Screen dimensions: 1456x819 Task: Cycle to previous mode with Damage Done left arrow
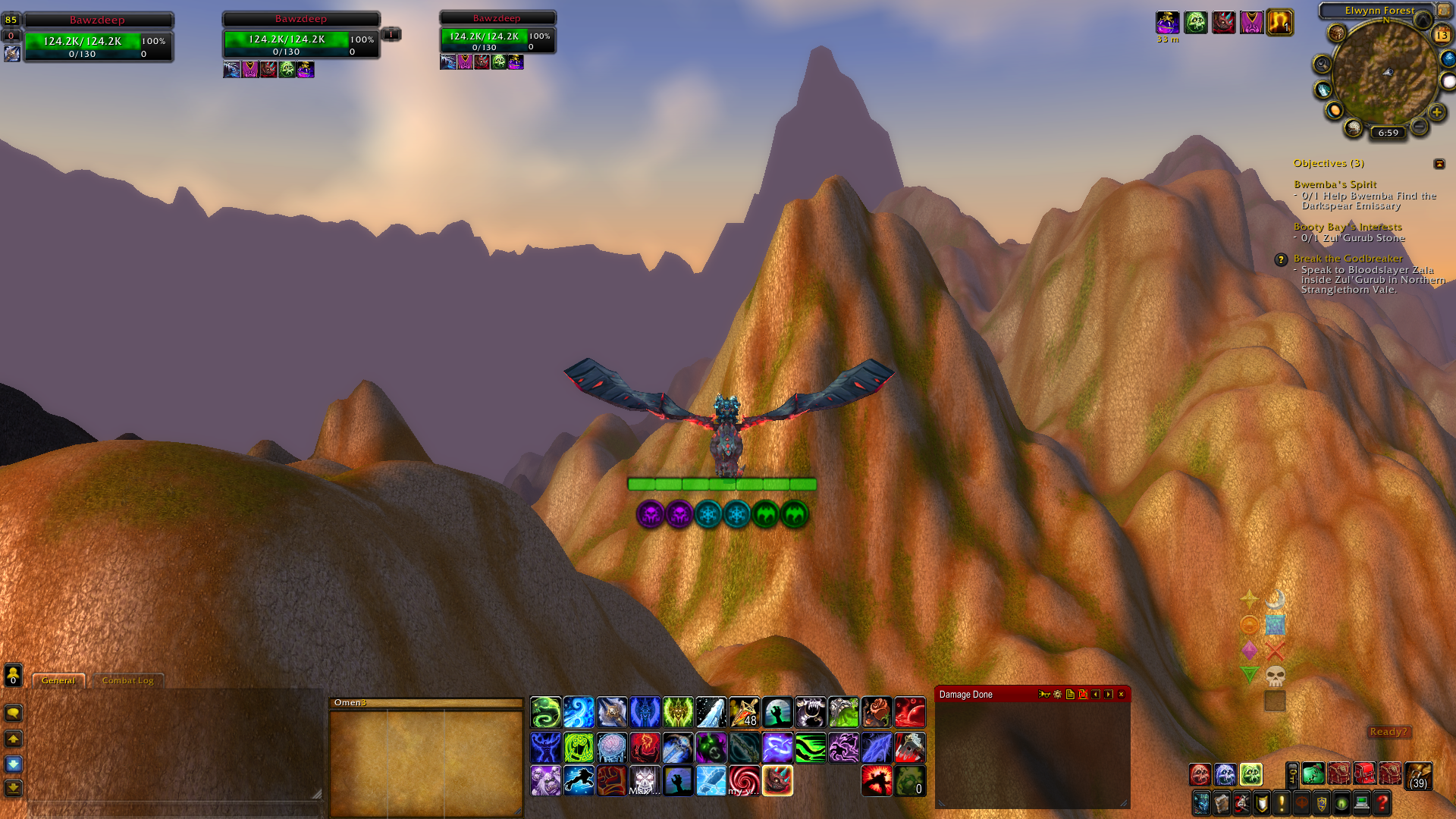click(x=1095, y=694)
